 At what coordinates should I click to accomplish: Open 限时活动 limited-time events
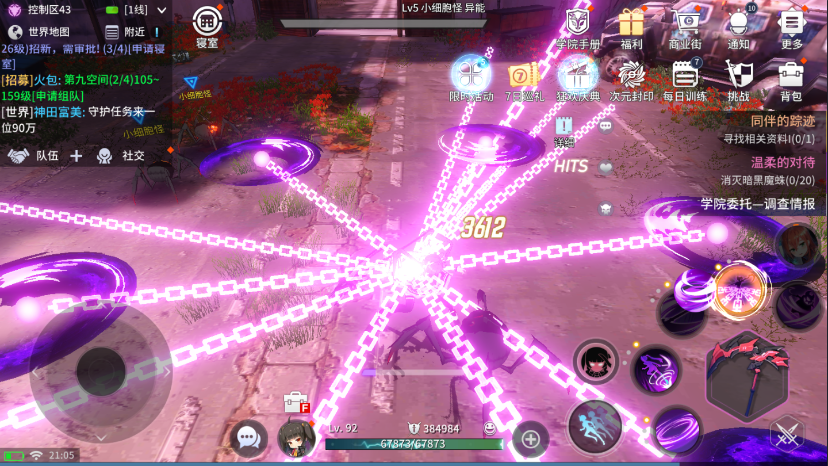pos(471,79)
